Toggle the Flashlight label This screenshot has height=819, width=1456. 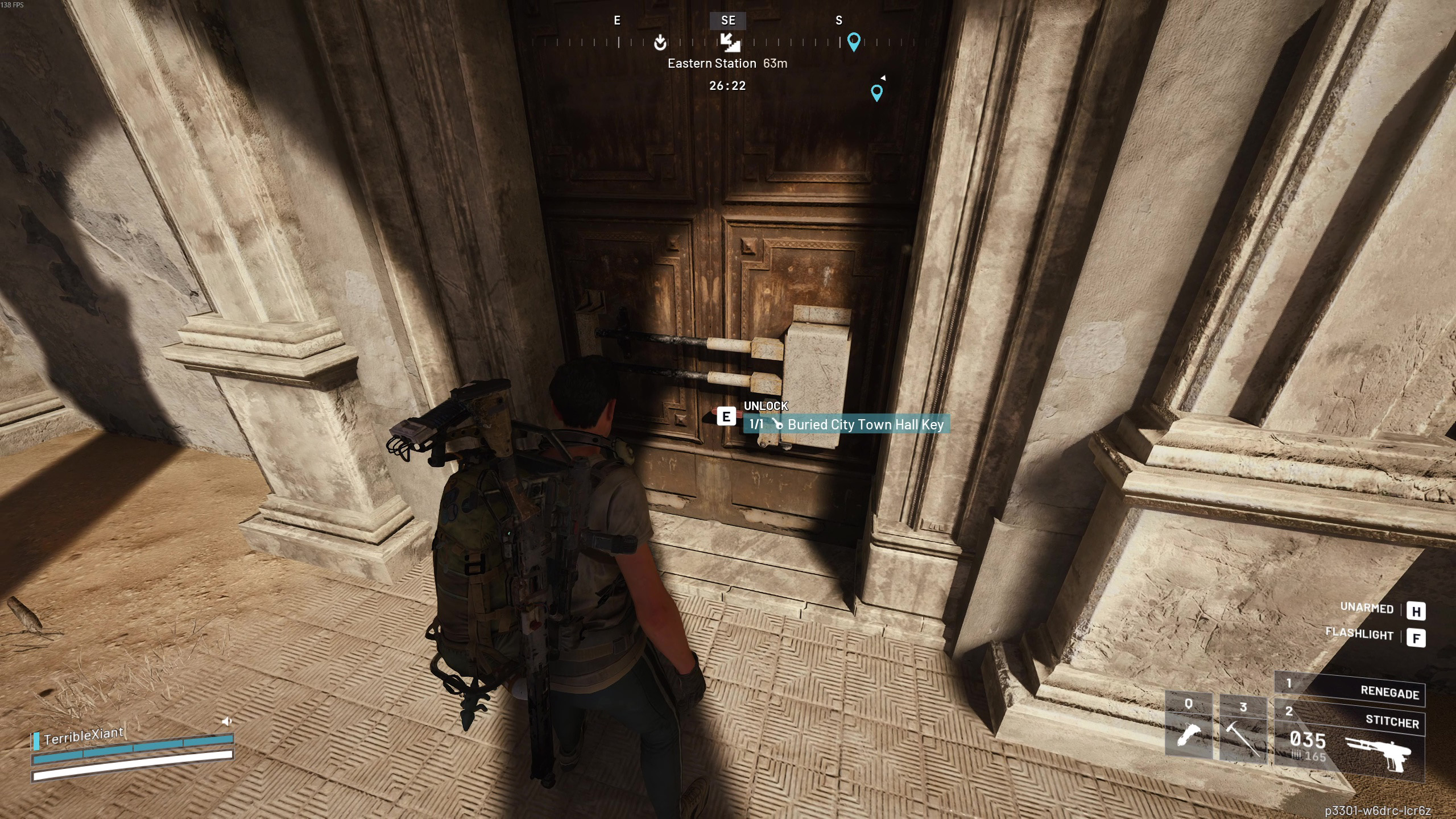coord(1359,634)
